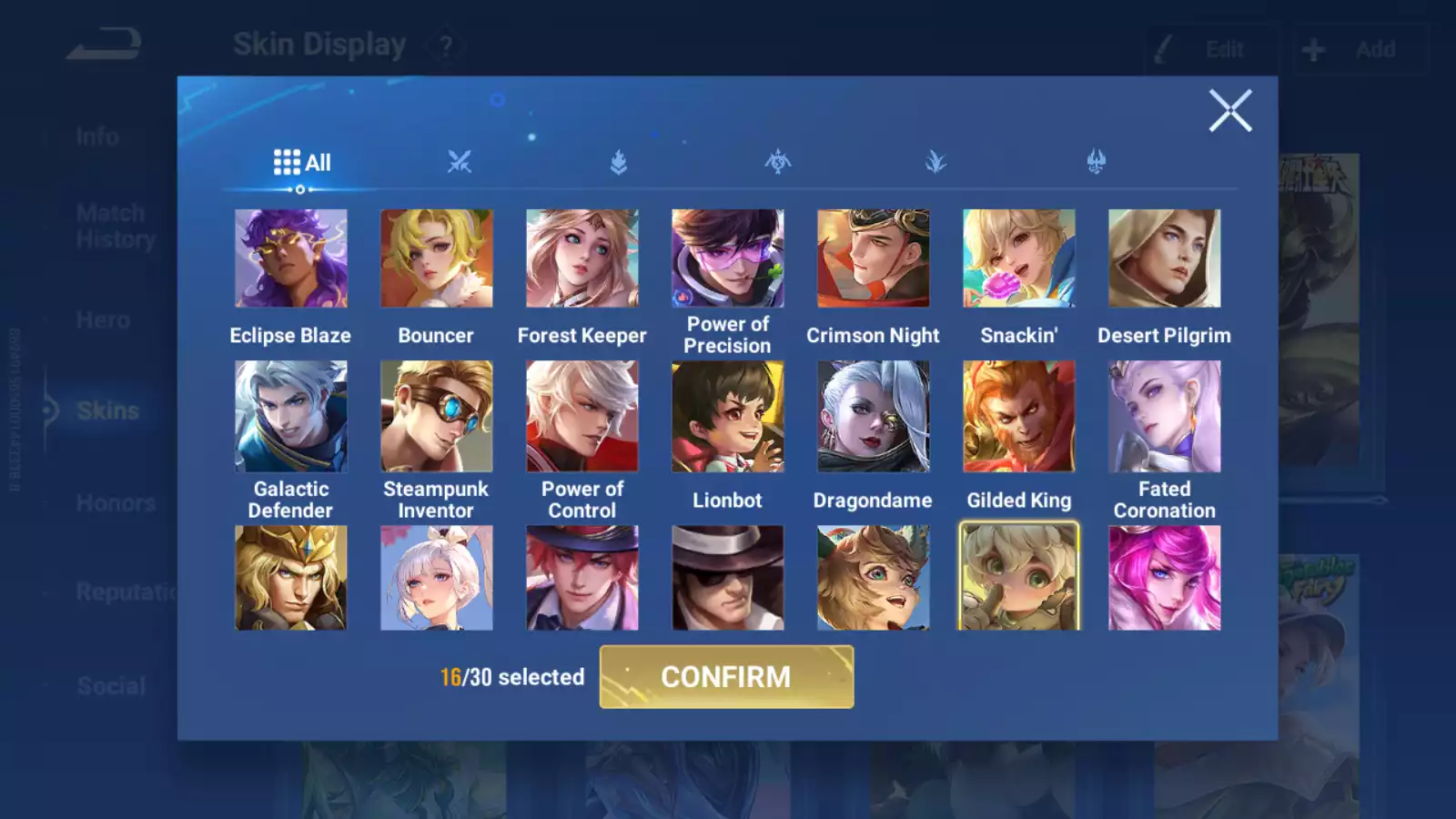
Task: Switch to the All filter tab
Action: tap(301, 162)
